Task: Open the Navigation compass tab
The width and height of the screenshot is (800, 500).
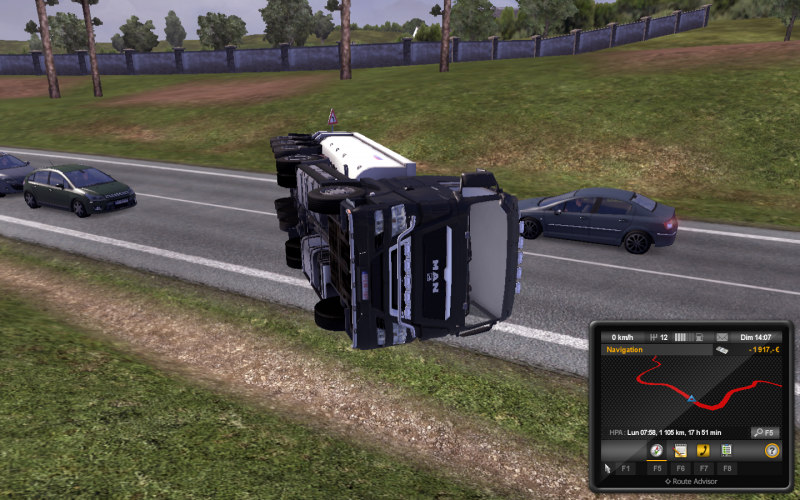Action: point(657,451)
